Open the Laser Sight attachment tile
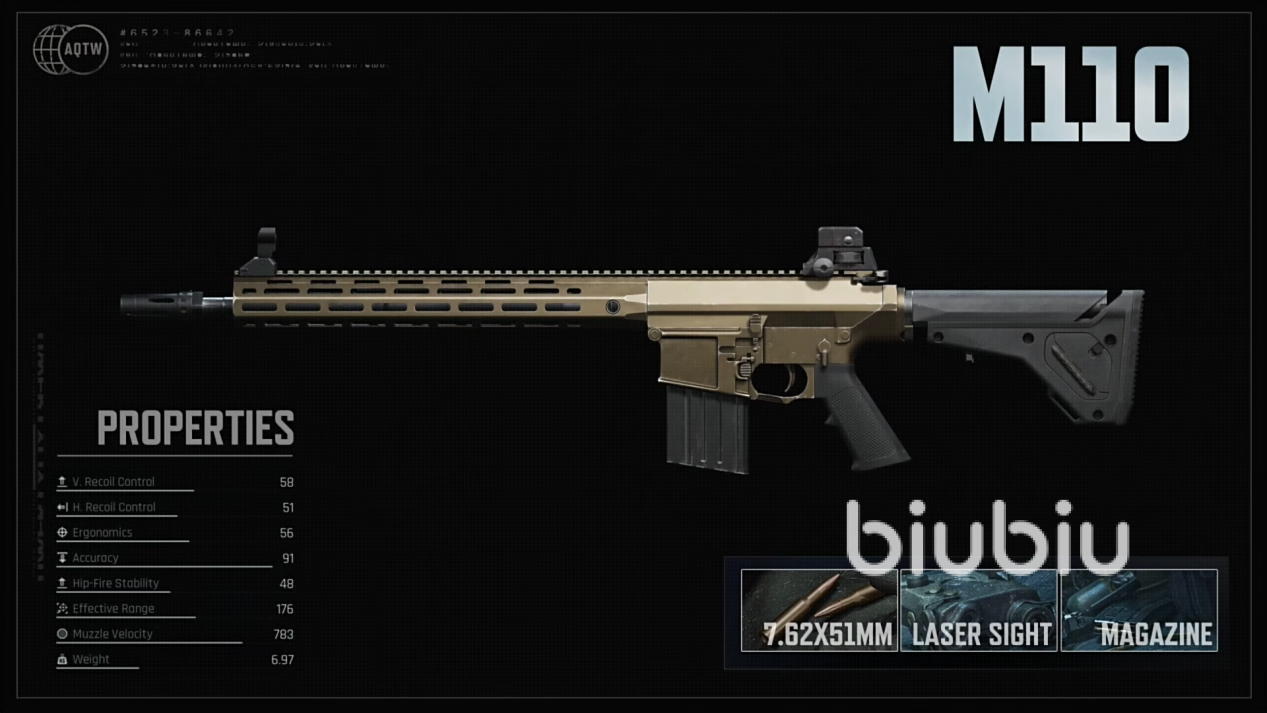 click(x=979, y=611)
